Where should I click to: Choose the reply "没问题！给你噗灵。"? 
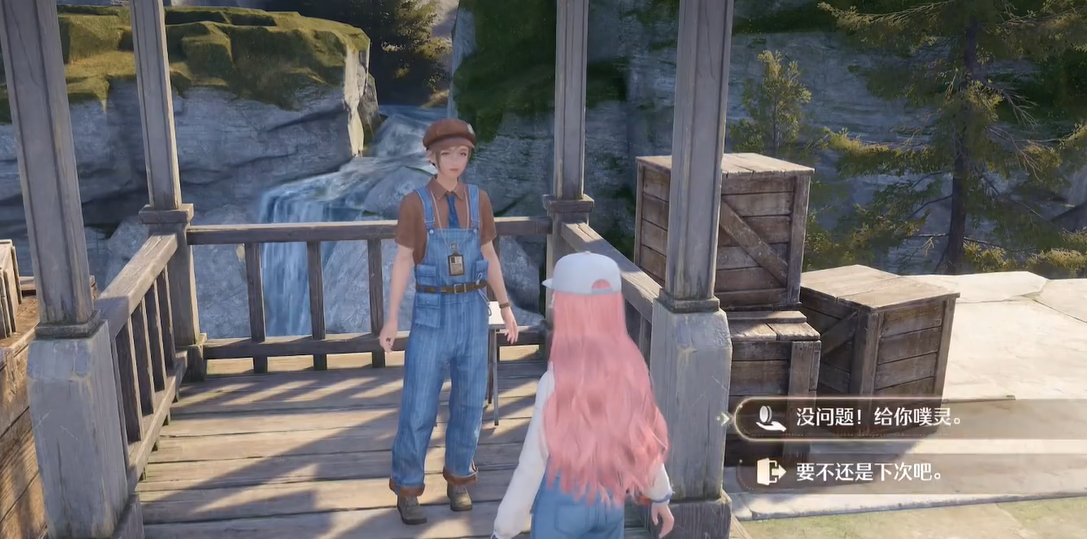(x=878, y=418)
